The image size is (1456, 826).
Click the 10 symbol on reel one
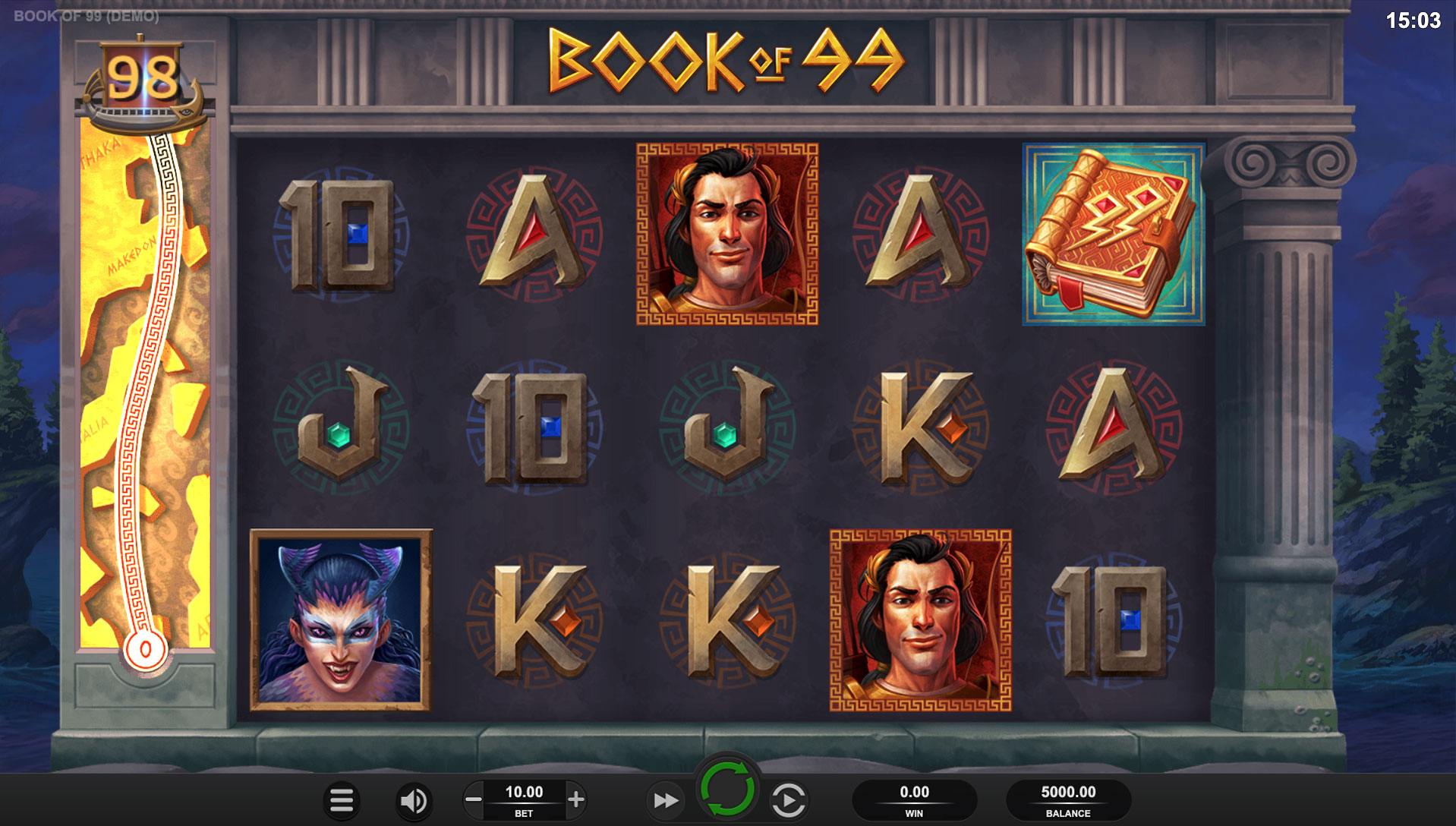point(337,234)
